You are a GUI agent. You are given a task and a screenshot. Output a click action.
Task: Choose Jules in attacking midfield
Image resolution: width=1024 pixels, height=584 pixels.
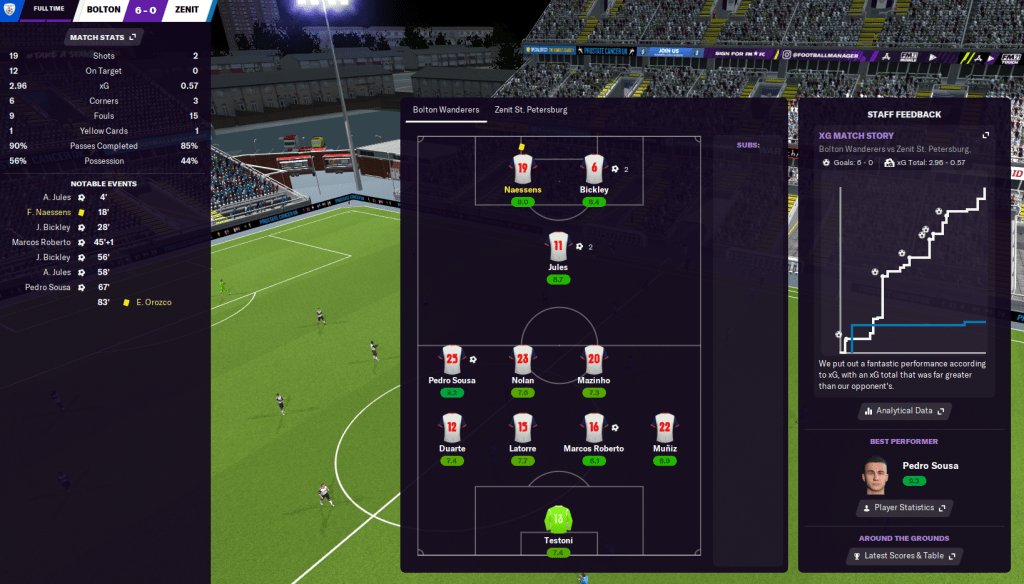pos(558,246)
